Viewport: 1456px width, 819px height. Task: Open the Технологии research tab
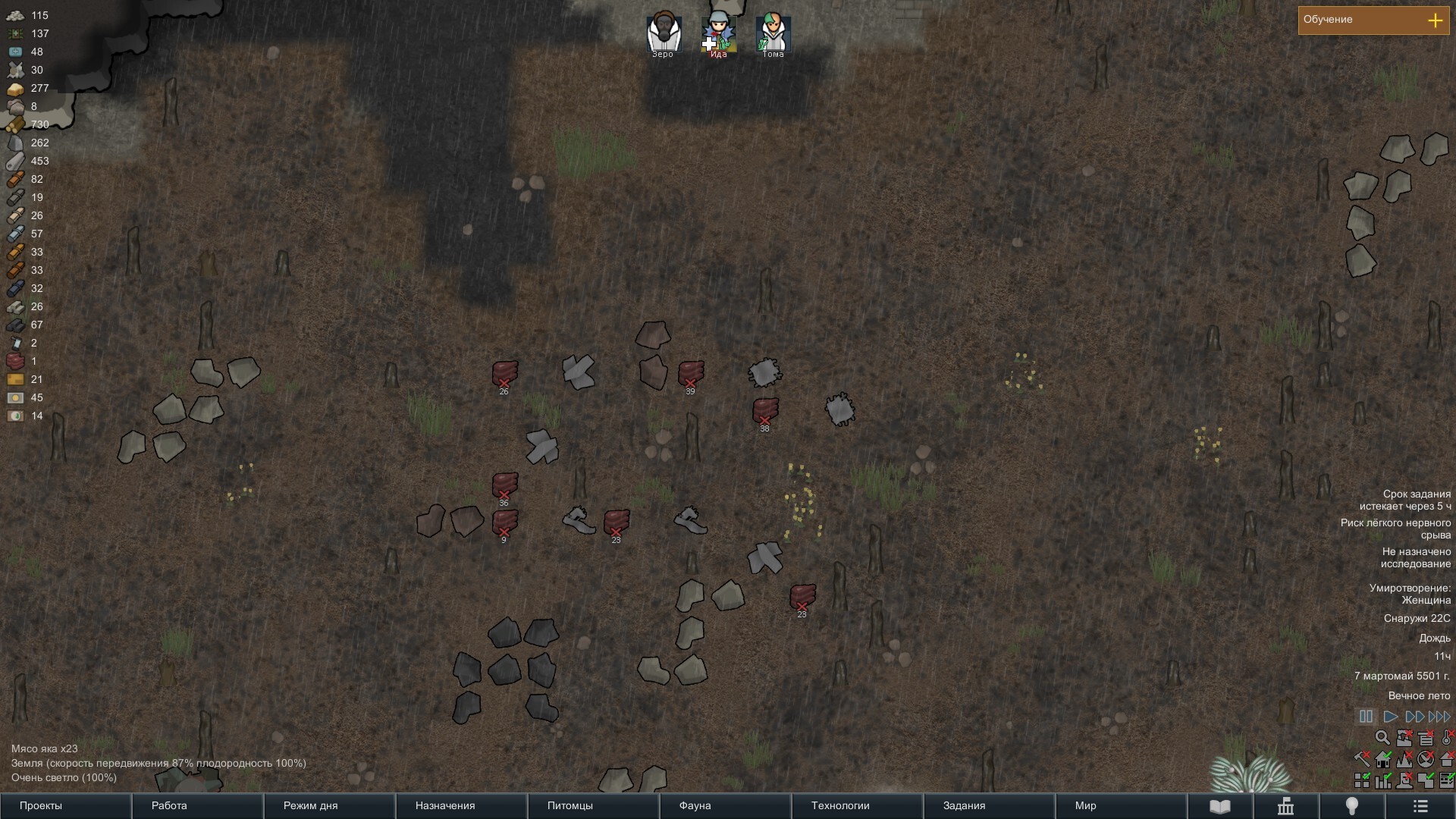(x=857, y=805)
